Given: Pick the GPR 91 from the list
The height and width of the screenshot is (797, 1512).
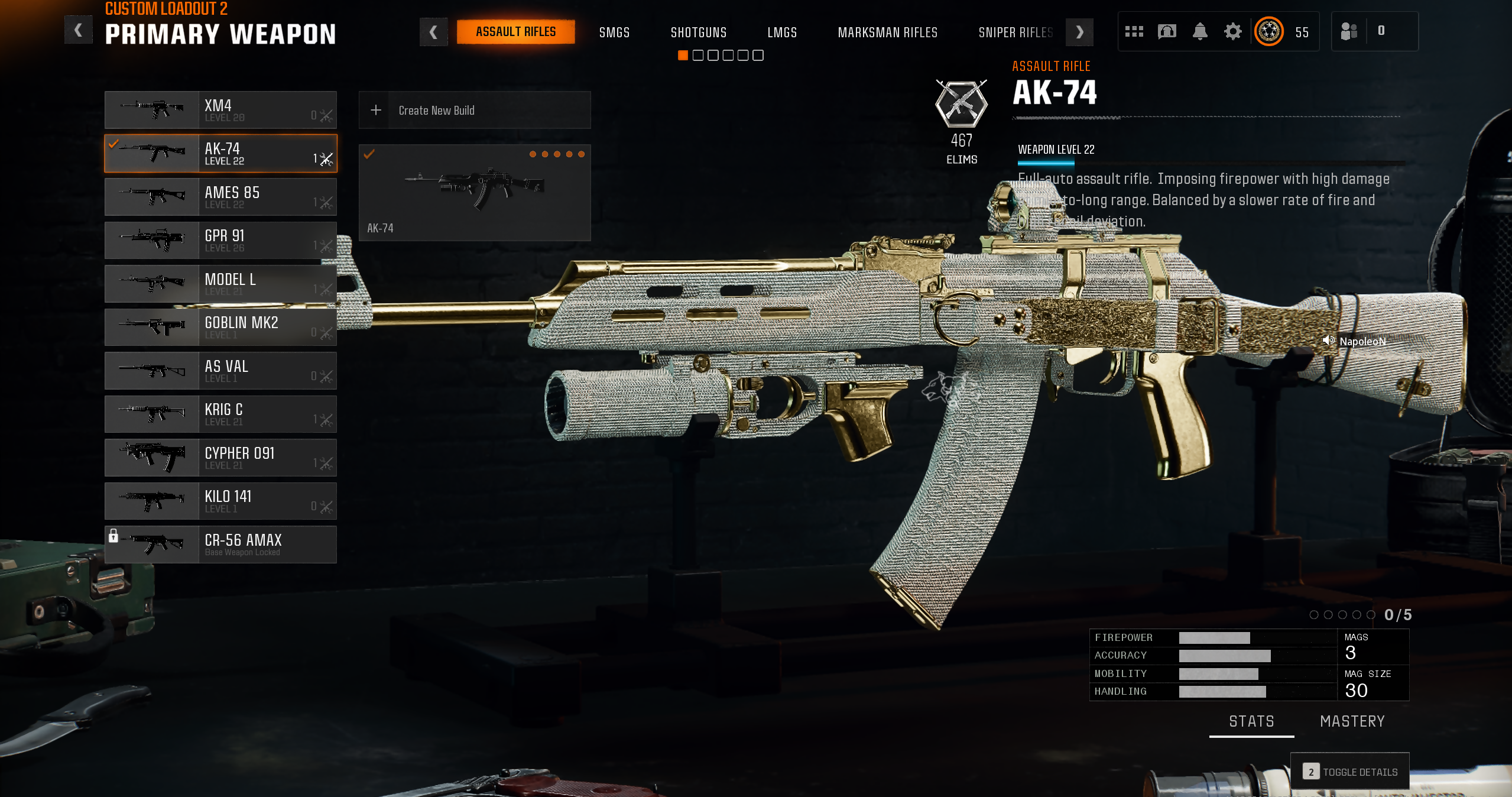Looking at the screenshot, I should [x=220, y=240].
